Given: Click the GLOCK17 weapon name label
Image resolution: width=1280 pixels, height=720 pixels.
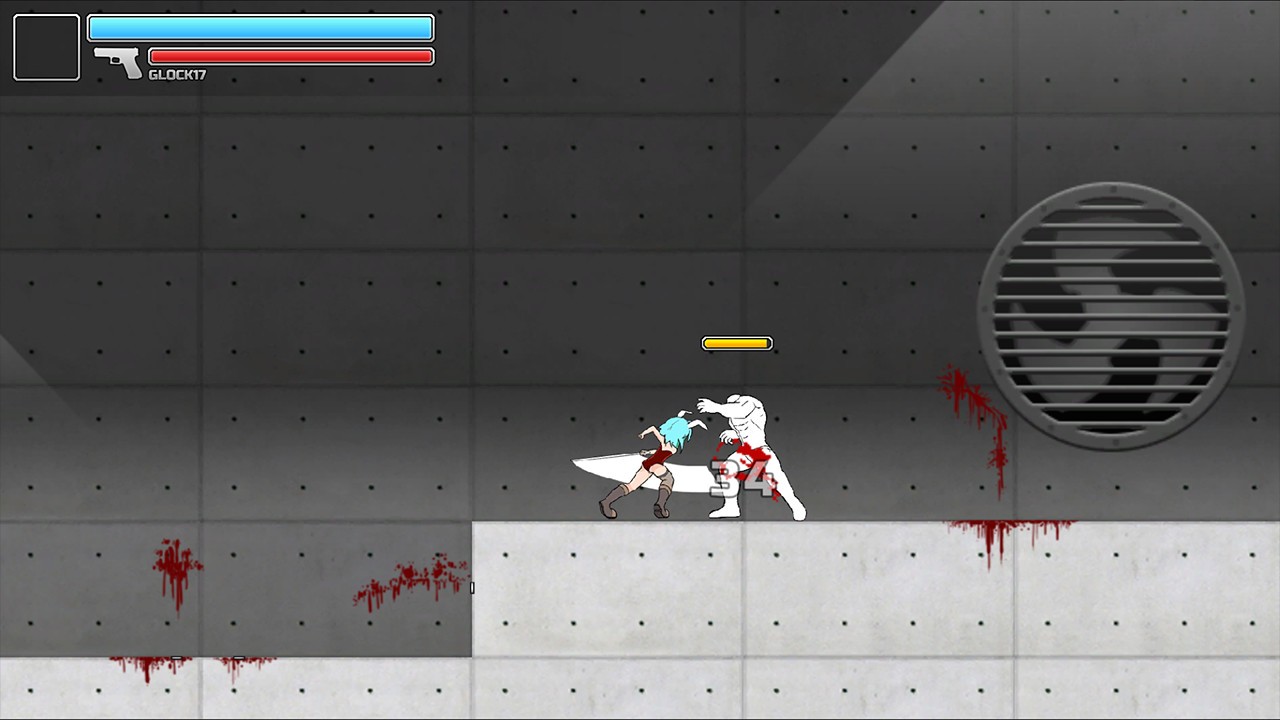Looking at the screenshot, I should pyautogui.click(x=177, y=73).
